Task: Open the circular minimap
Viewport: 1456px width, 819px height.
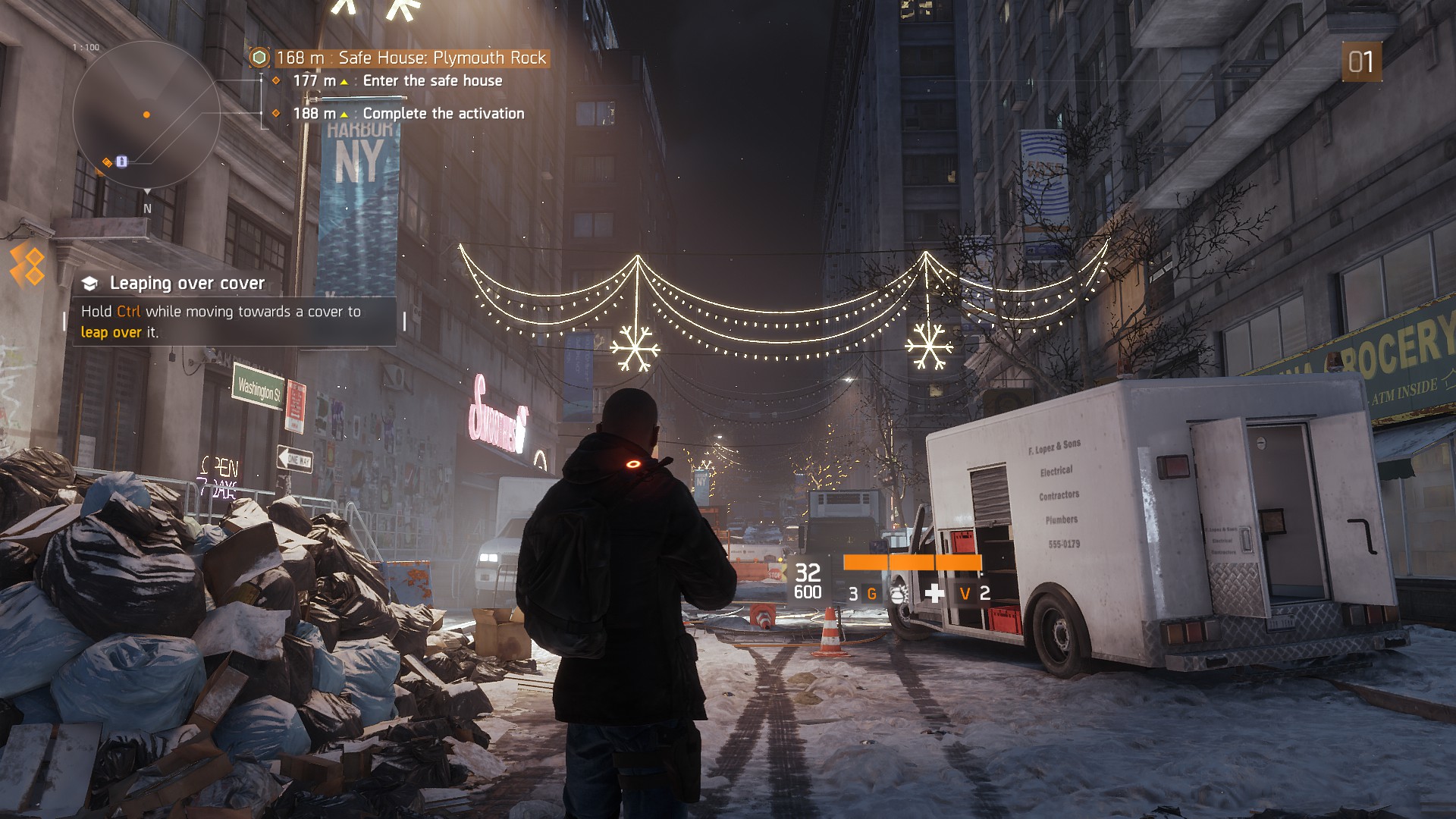Action: point(146,115)
